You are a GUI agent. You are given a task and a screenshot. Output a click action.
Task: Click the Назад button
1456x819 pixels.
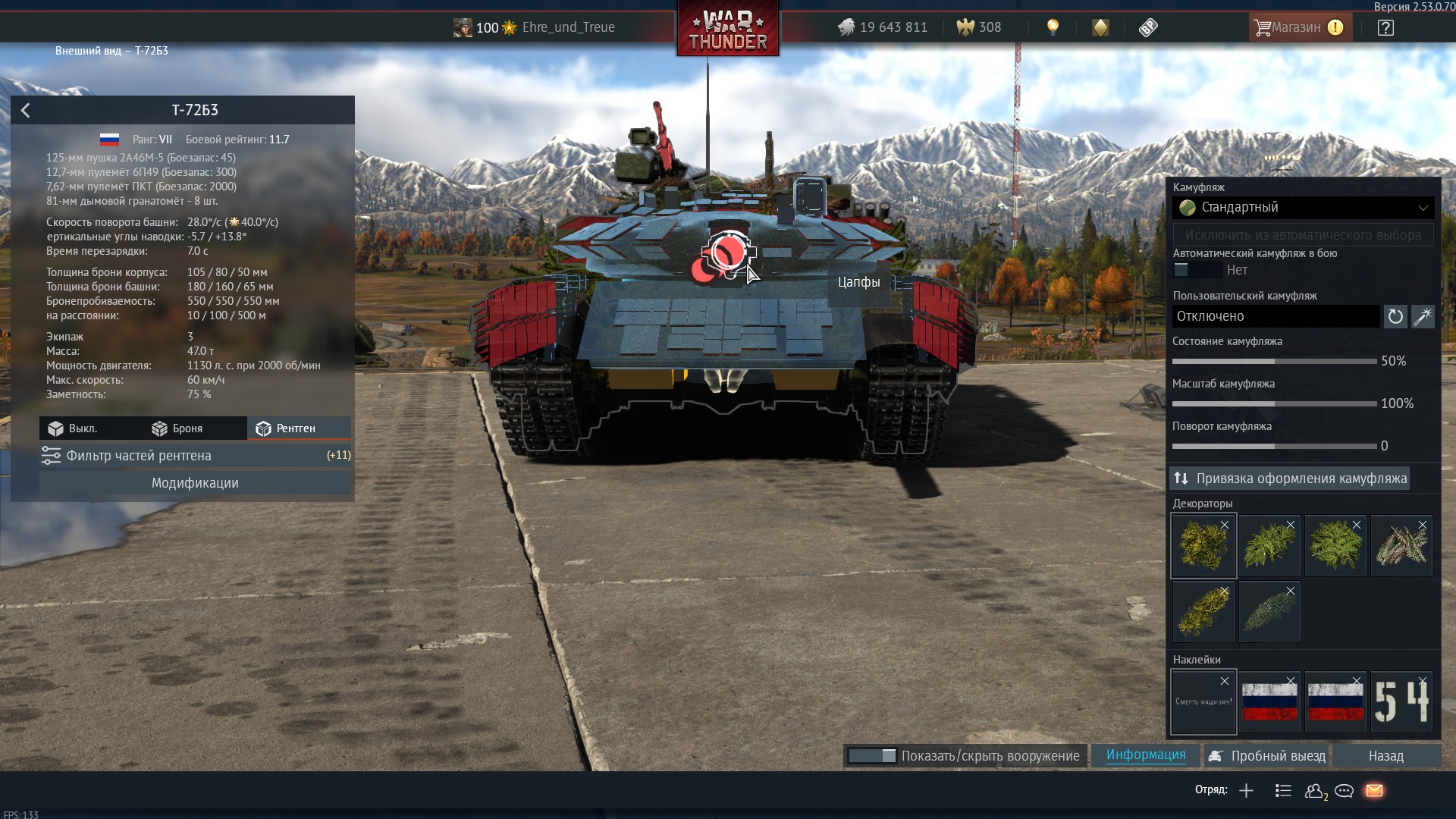coord(1385,756)
